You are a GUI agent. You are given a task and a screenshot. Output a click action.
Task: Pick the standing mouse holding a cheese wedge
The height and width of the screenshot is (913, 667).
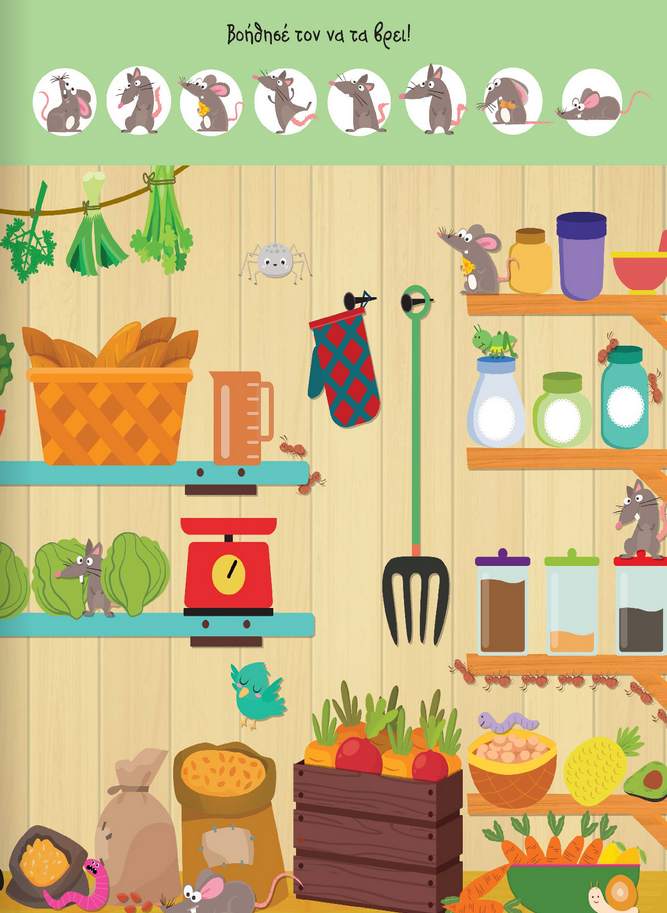[x=211, y=101]
